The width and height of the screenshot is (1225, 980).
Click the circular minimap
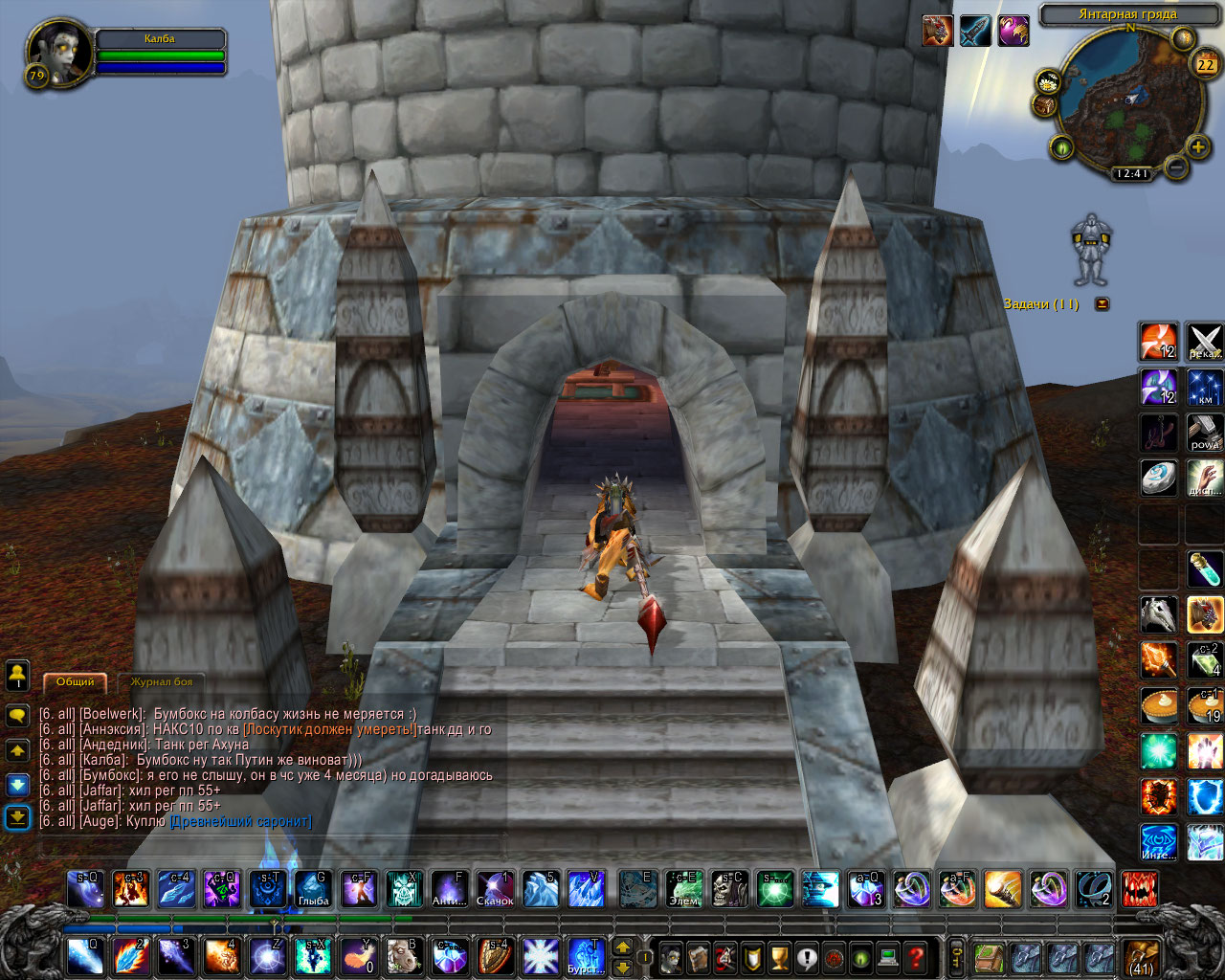(1129, 100)
